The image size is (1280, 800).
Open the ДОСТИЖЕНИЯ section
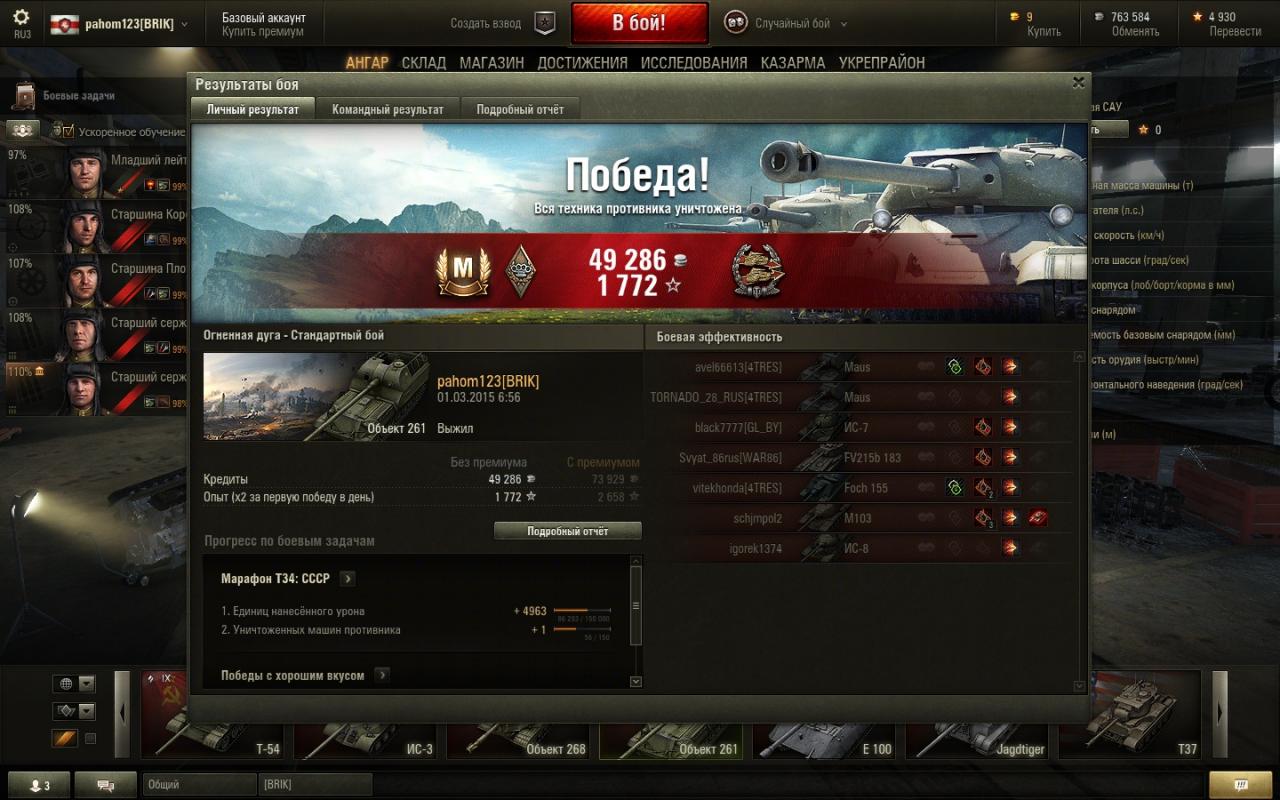coord(582,62)
